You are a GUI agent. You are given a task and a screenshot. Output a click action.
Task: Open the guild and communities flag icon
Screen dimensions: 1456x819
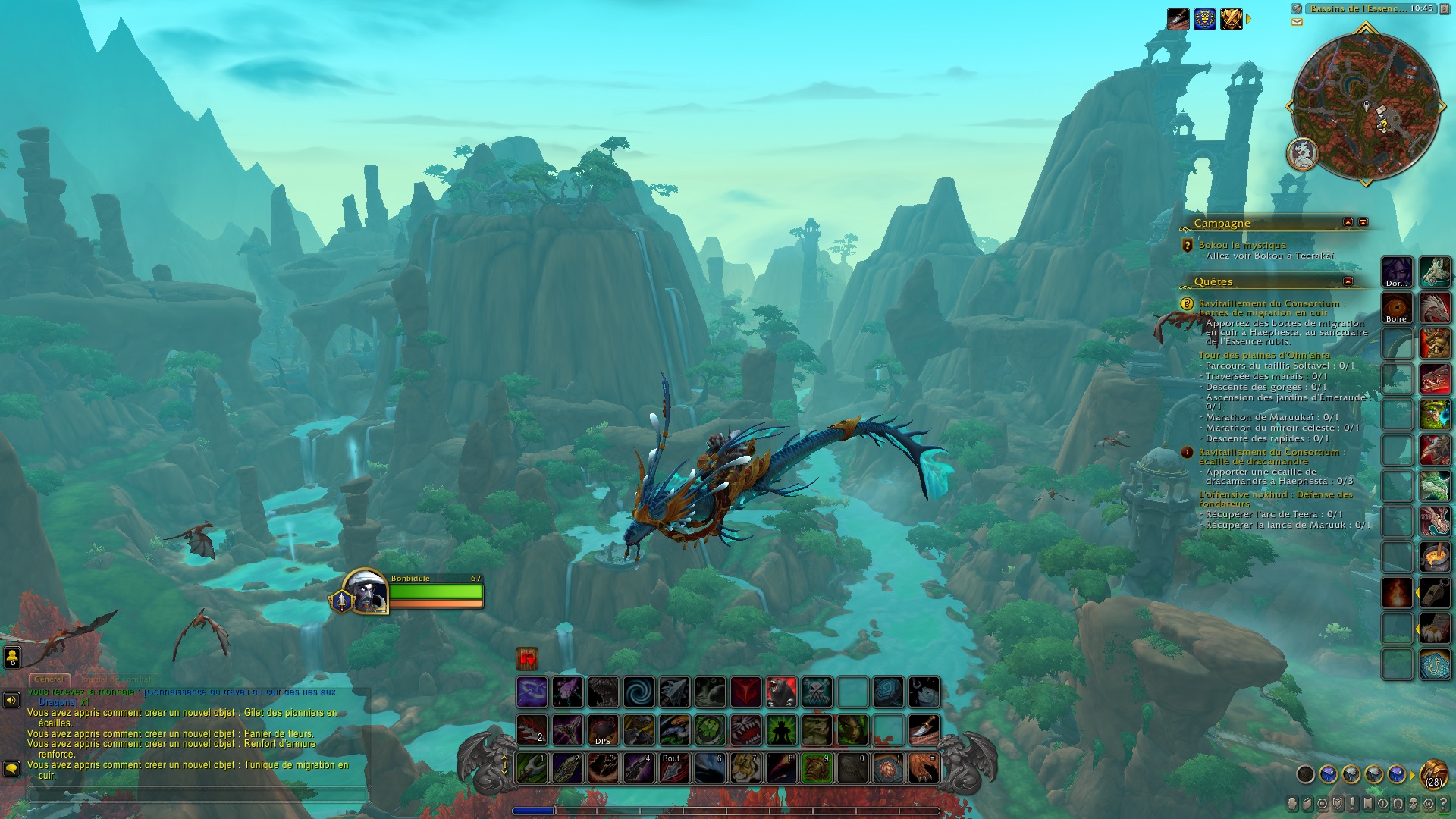point(1367,805)
